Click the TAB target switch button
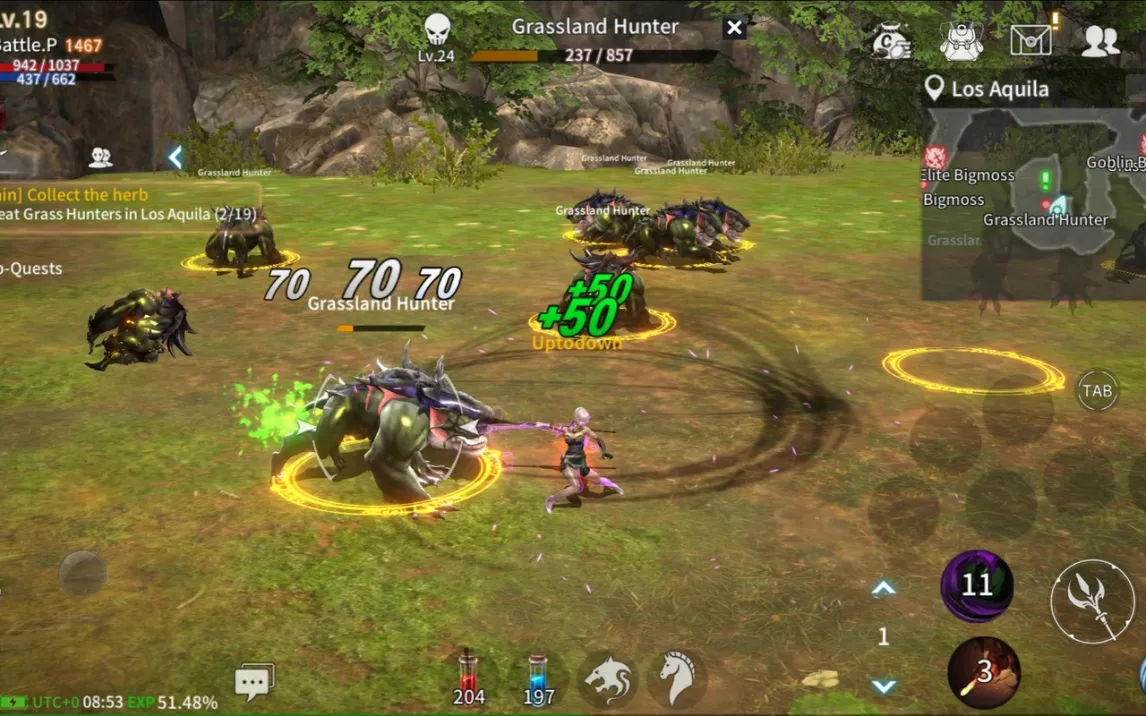 click(x=1097, y=390)
